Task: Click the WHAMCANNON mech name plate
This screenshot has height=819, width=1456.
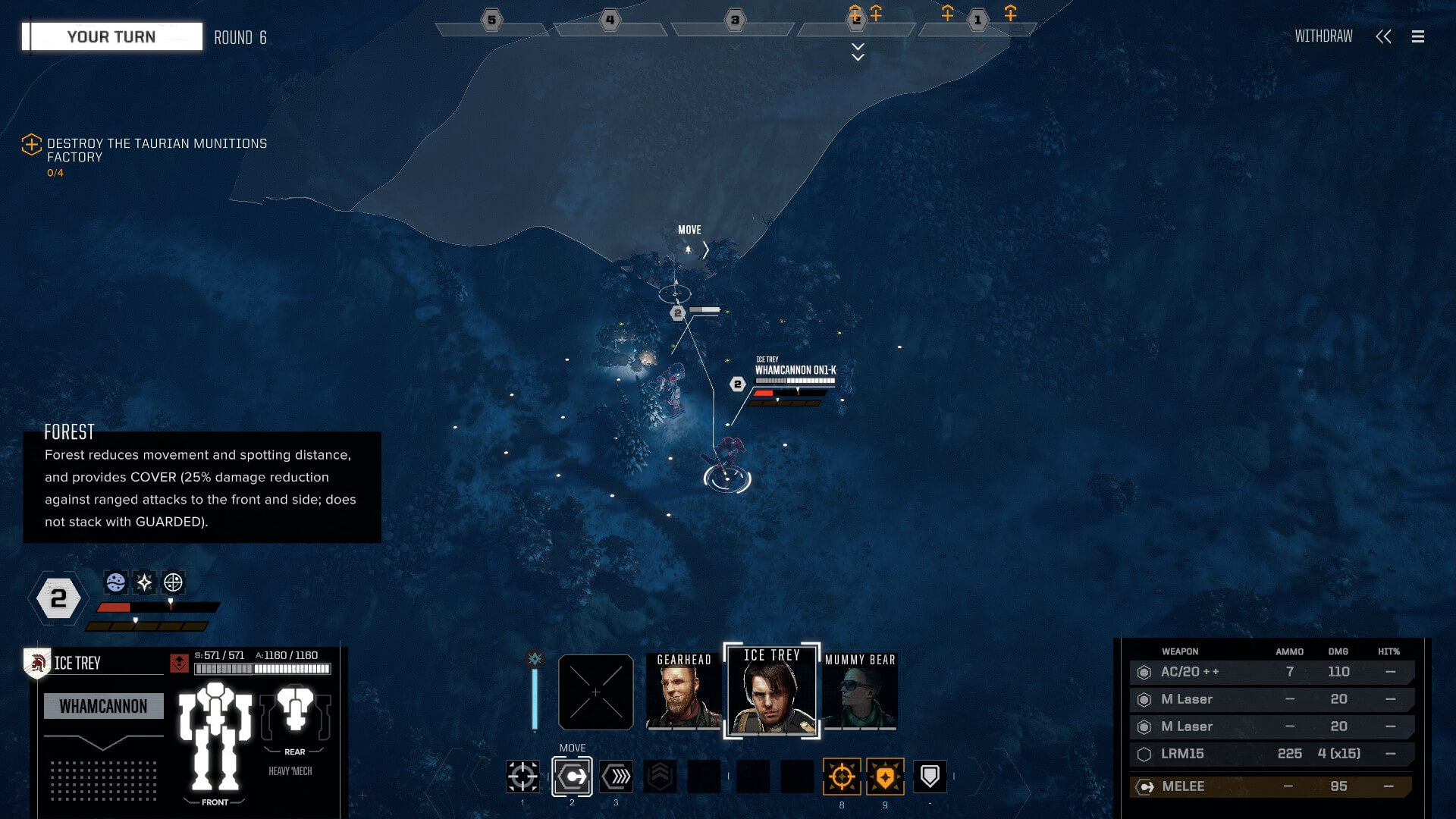Action: (103, 706)
